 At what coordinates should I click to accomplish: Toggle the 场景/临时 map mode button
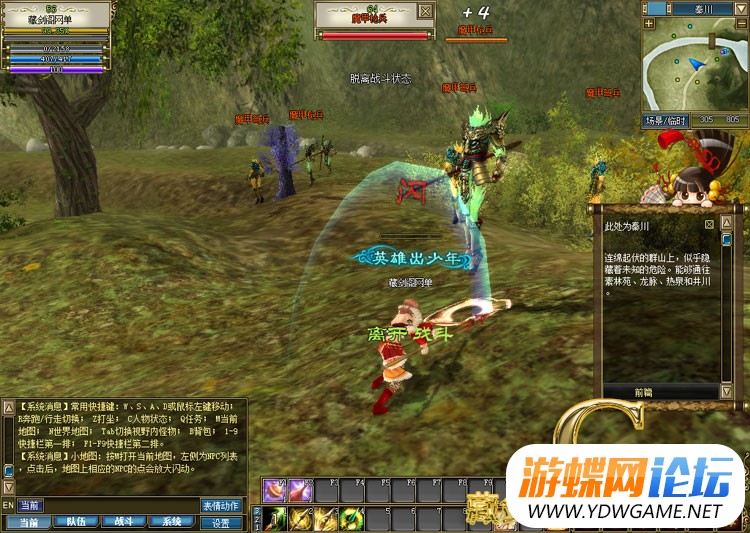point(665,120)
